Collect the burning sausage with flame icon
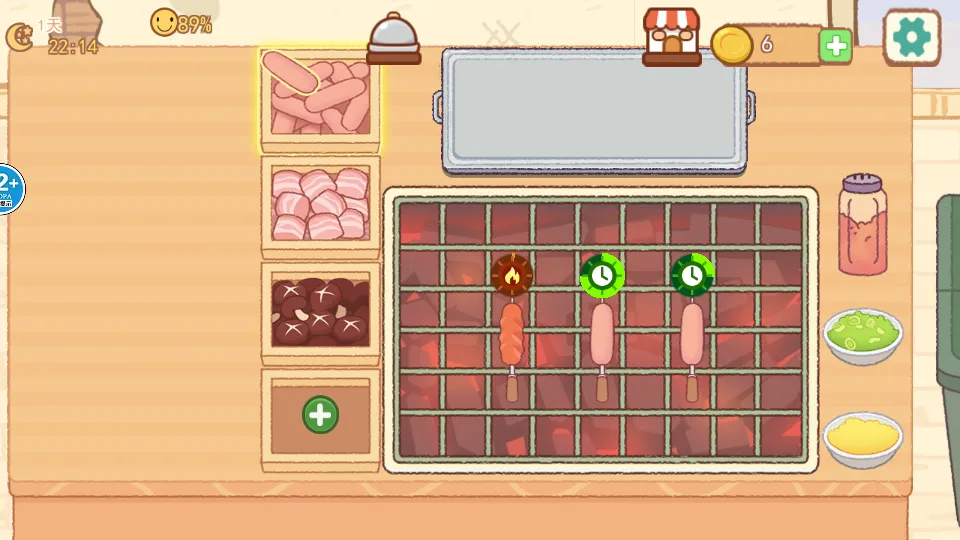This screenshot has height=540, width=960. 511,335
